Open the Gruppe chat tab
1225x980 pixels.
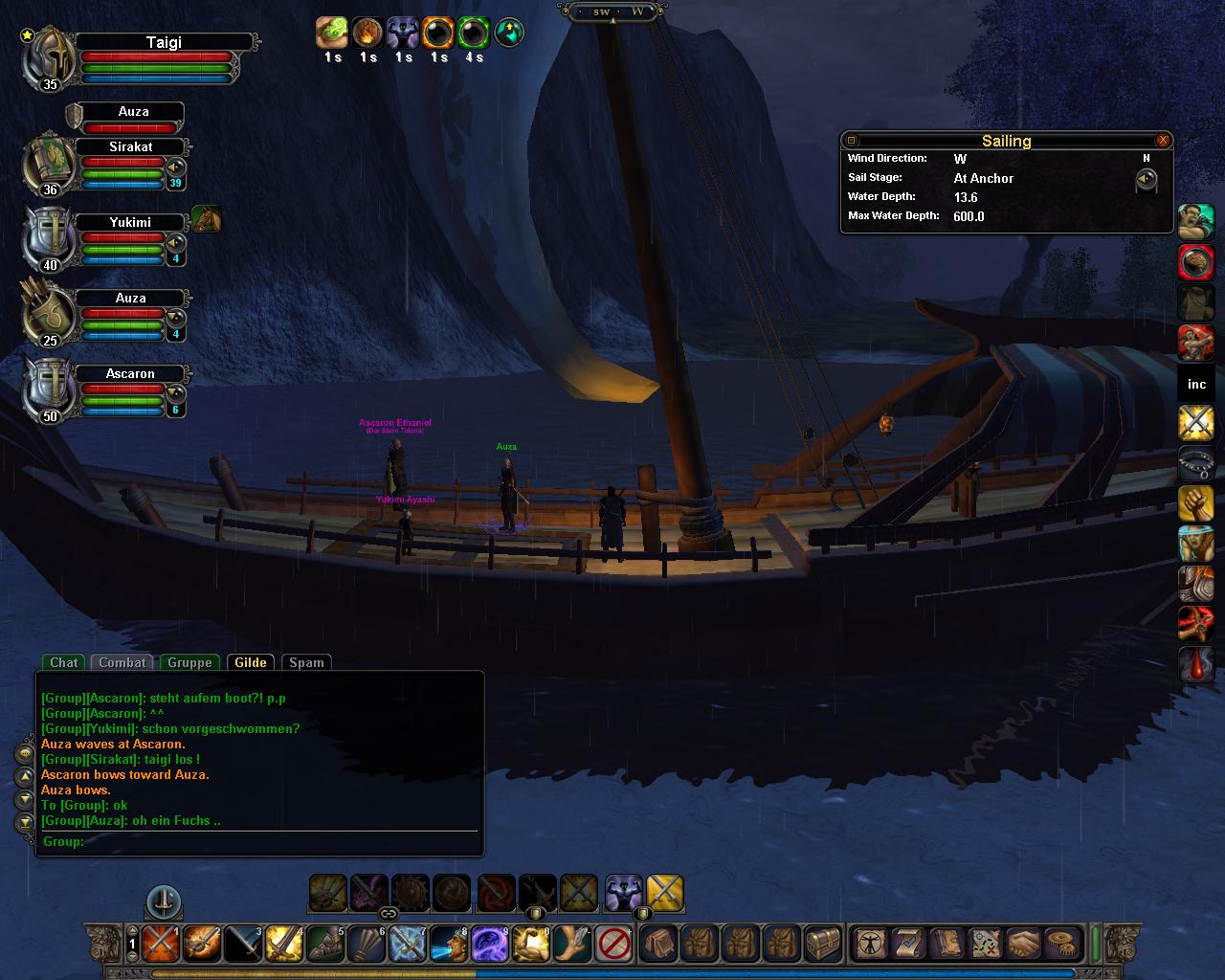point(189,662)
